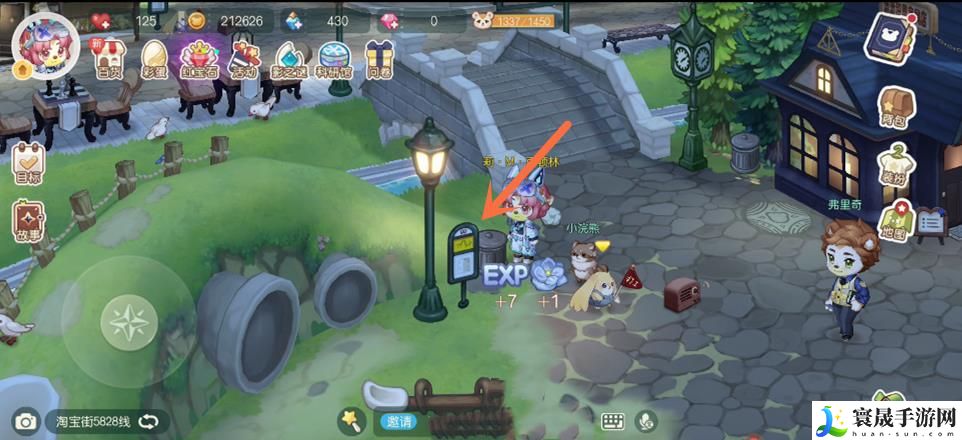Screen dimensions: 962x440
Task: Open the keyboard chat input
Action: [x=613, y=422]
